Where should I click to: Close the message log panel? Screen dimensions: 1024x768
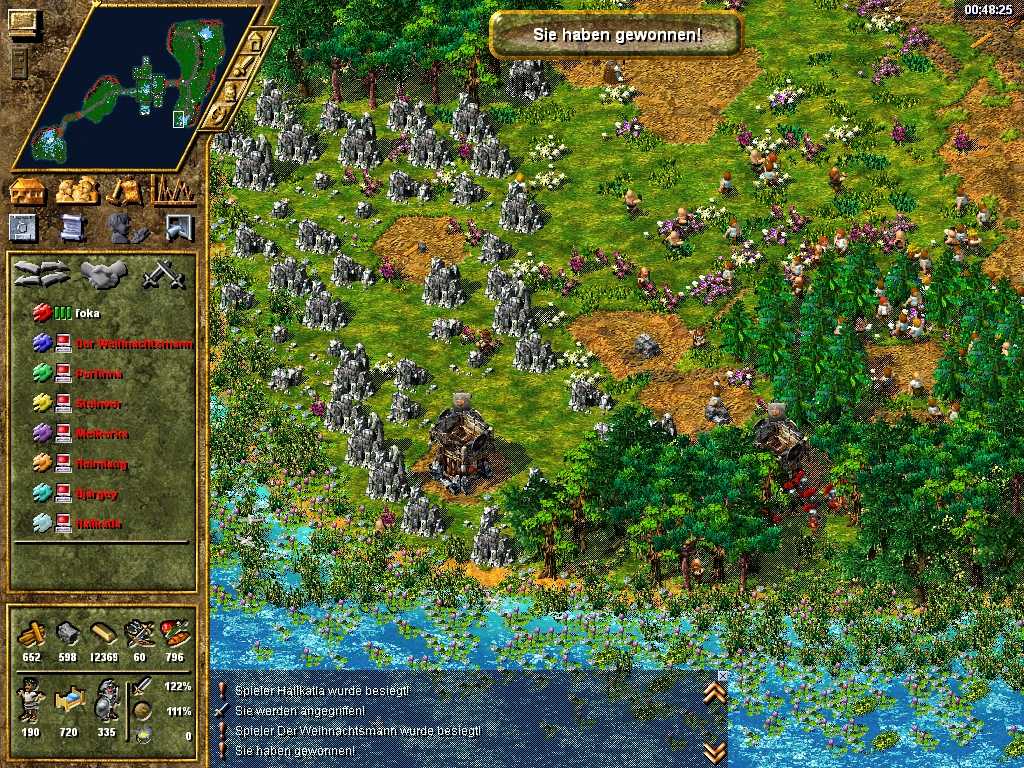[x=723, y=676]
